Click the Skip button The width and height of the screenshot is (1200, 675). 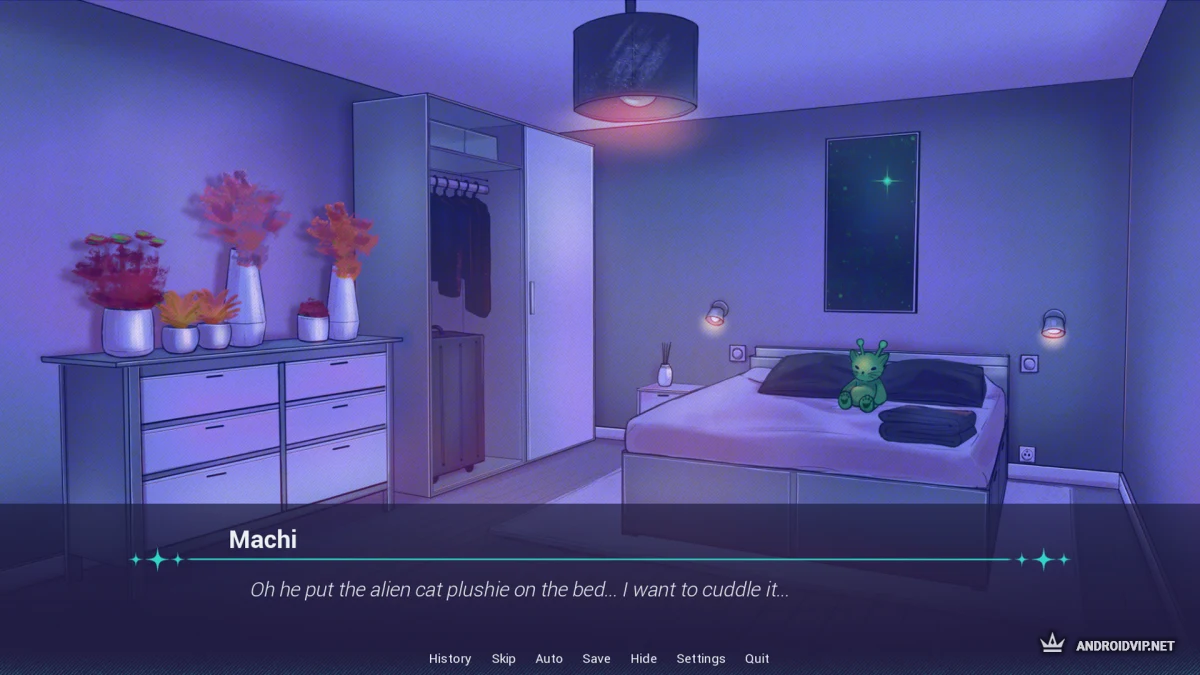click(x=503, y=658)
